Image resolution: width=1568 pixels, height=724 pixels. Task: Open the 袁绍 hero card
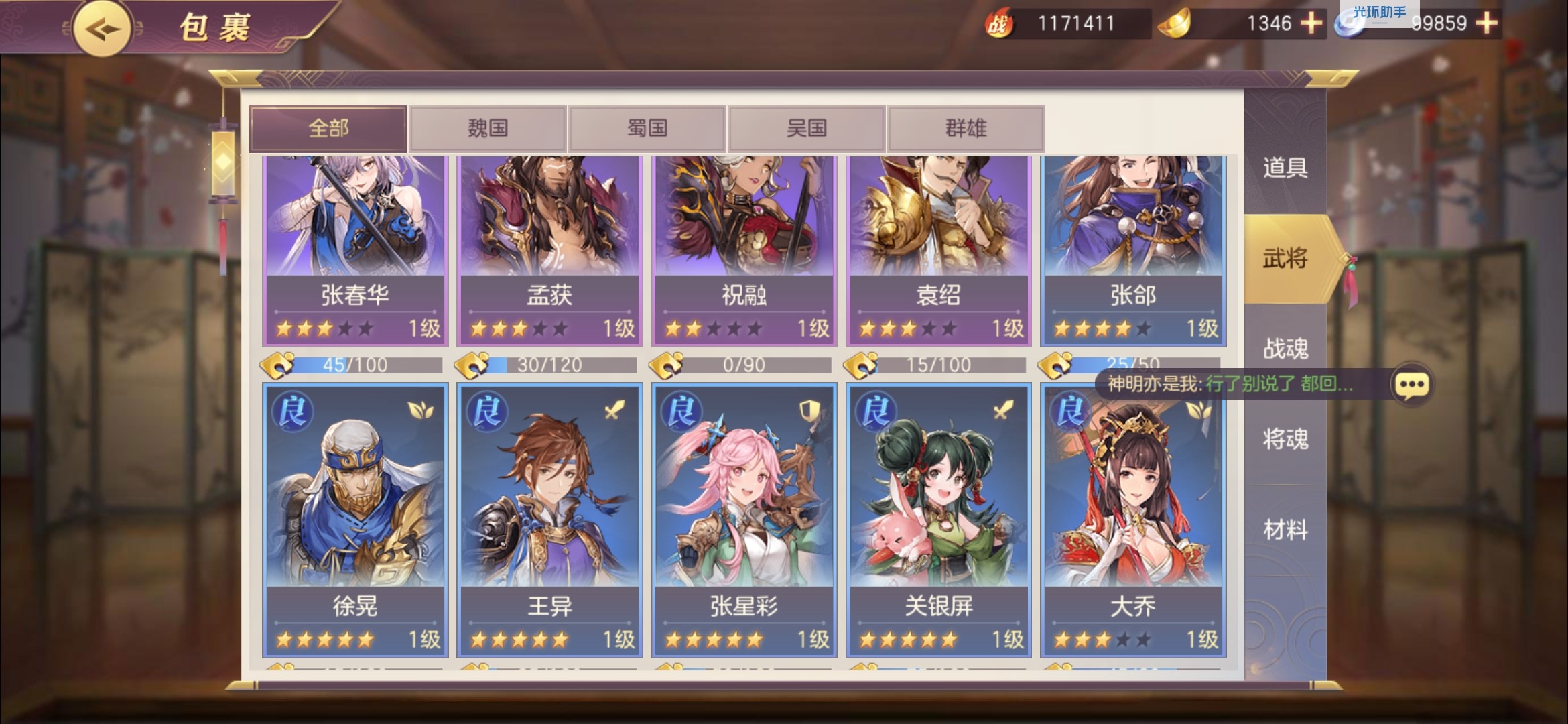tap(938, 248)
